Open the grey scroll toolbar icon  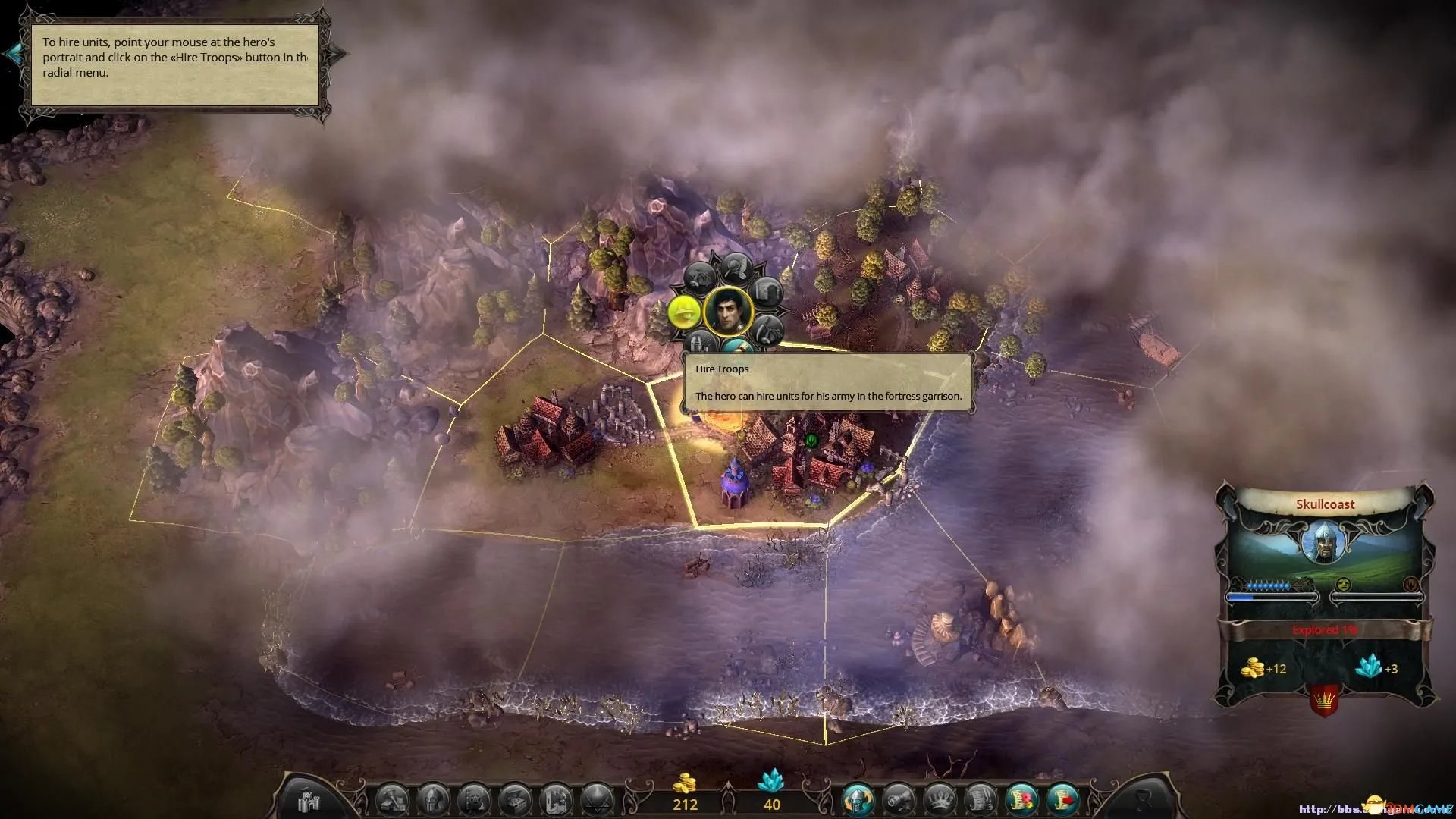coord(980,799)
